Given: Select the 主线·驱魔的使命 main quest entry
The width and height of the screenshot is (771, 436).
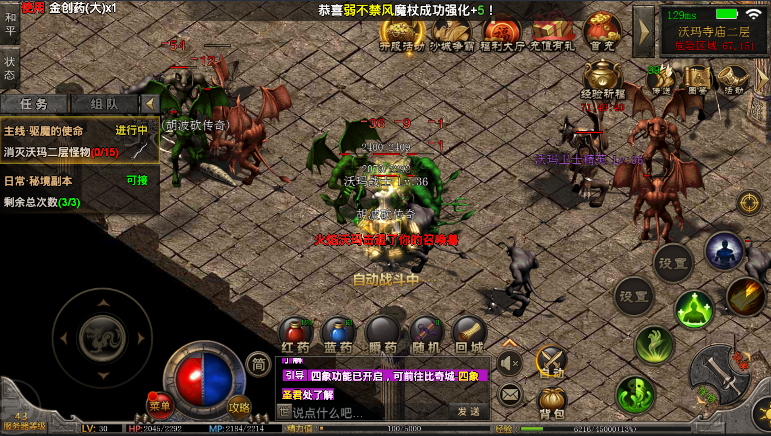Looking at the screenshot, I should point(78,141).
